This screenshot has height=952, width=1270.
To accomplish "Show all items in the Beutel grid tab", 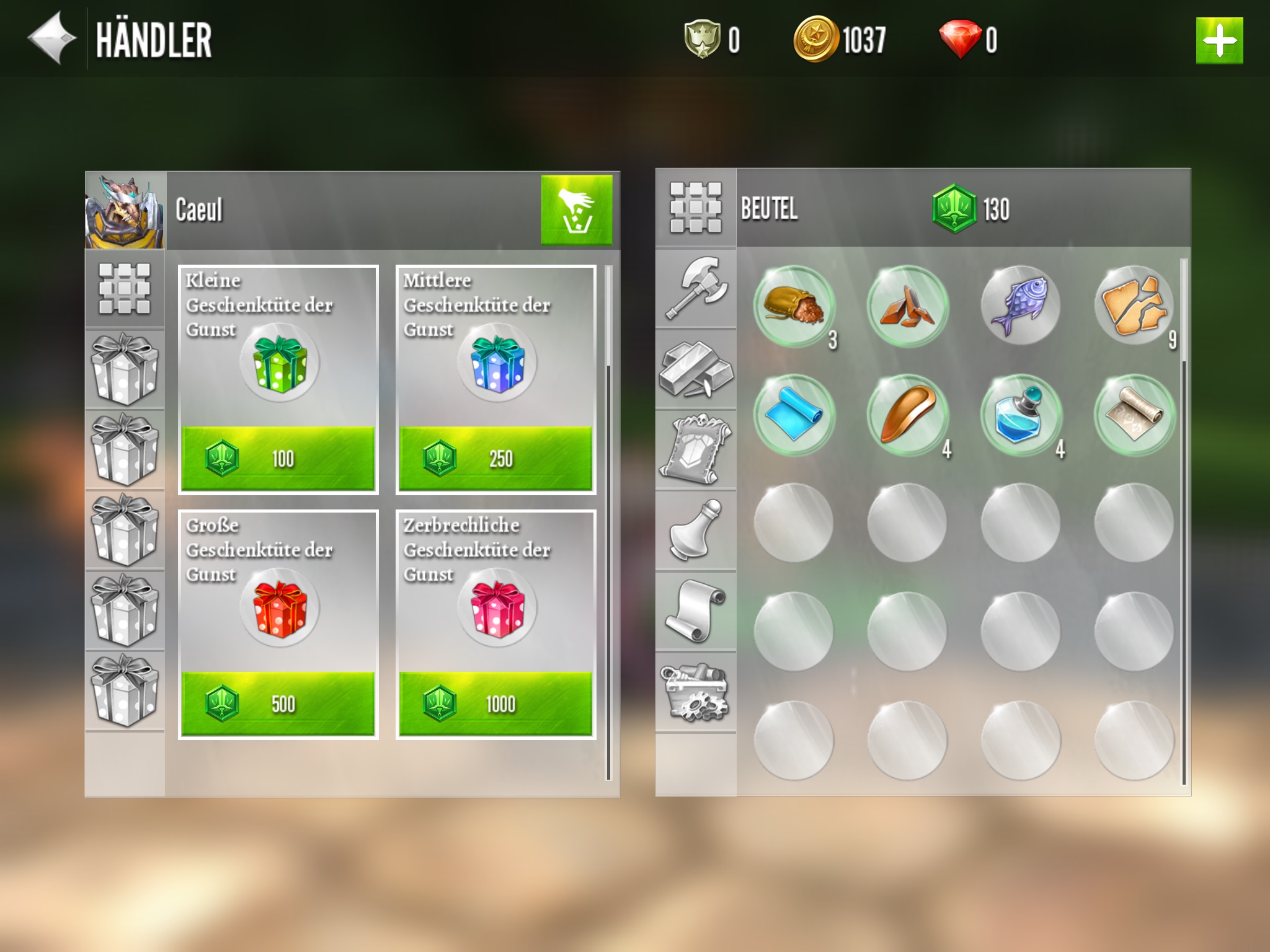I will pos(696,208).
